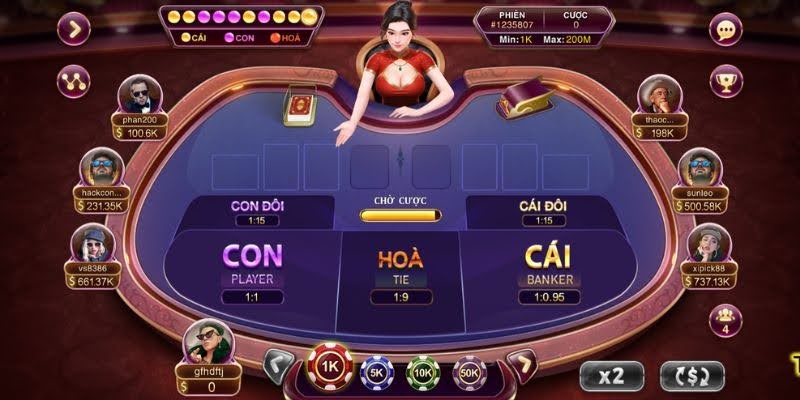
Task: Click the rebet dollar button
Action: 691,375
